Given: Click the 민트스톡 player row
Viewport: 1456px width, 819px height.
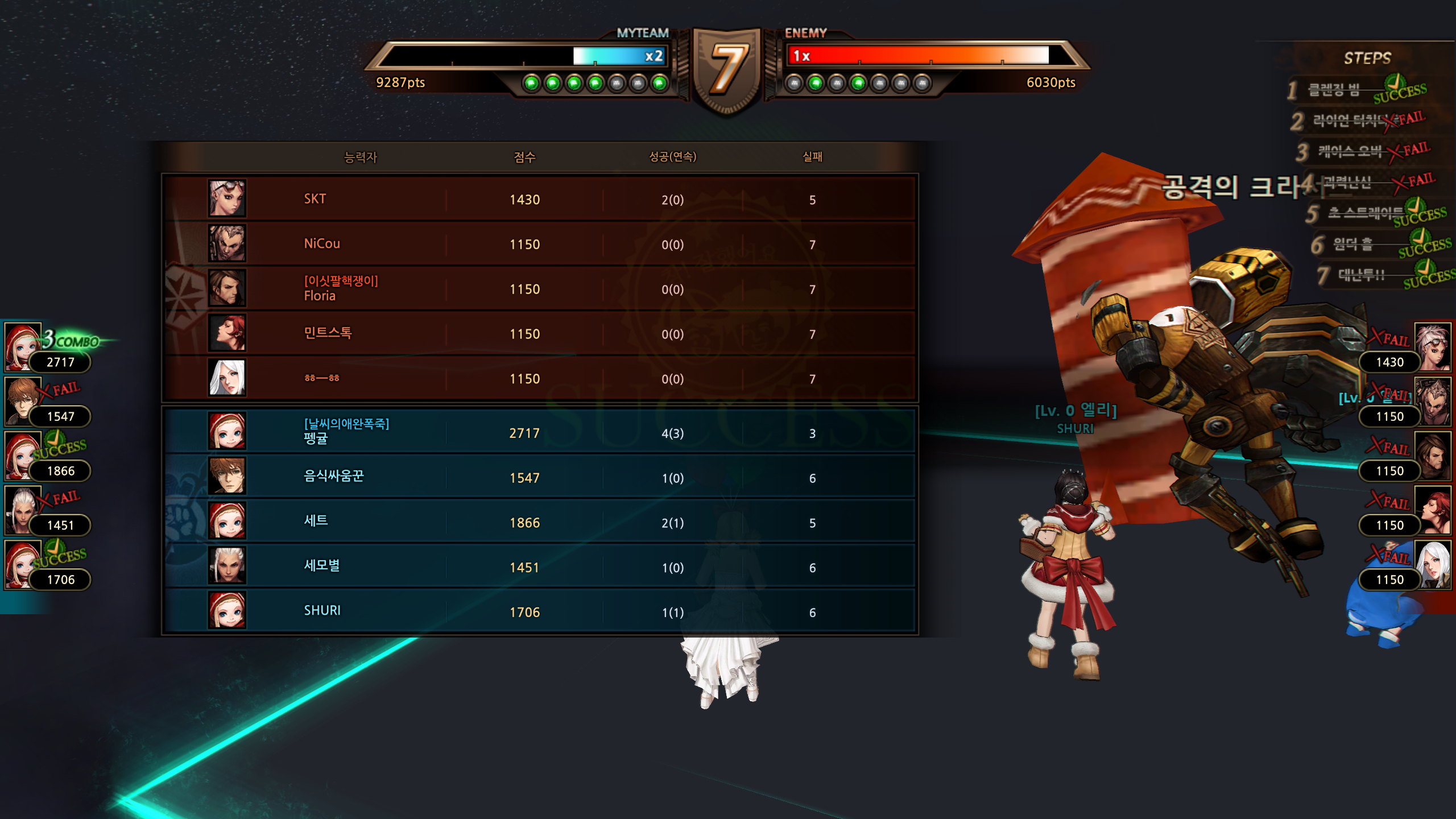Looking at the screenshot, I should pos(539,334).
